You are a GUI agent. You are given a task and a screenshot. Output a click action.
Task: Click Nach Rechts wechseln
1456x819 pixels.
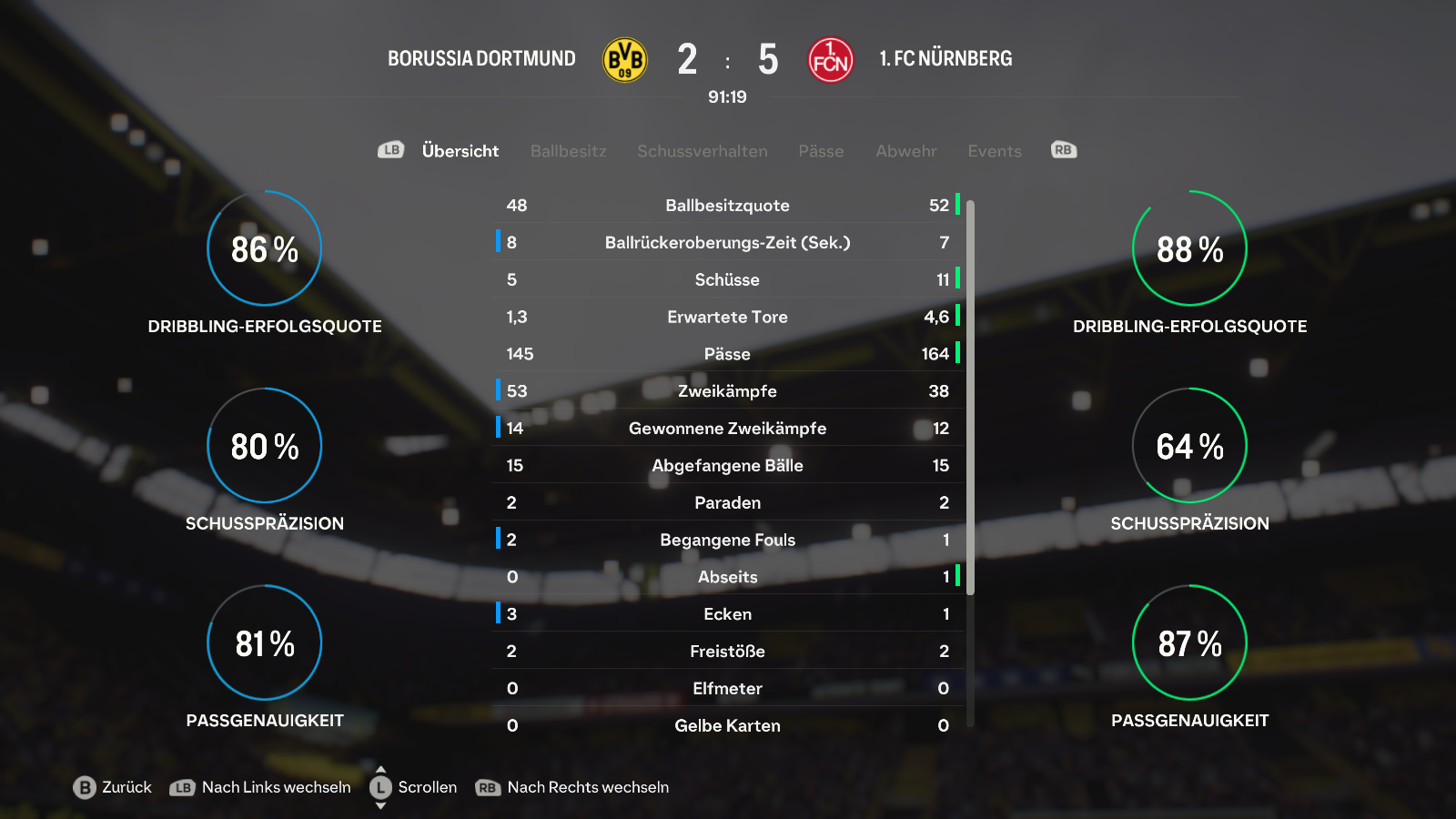click(x=573, y=787)
